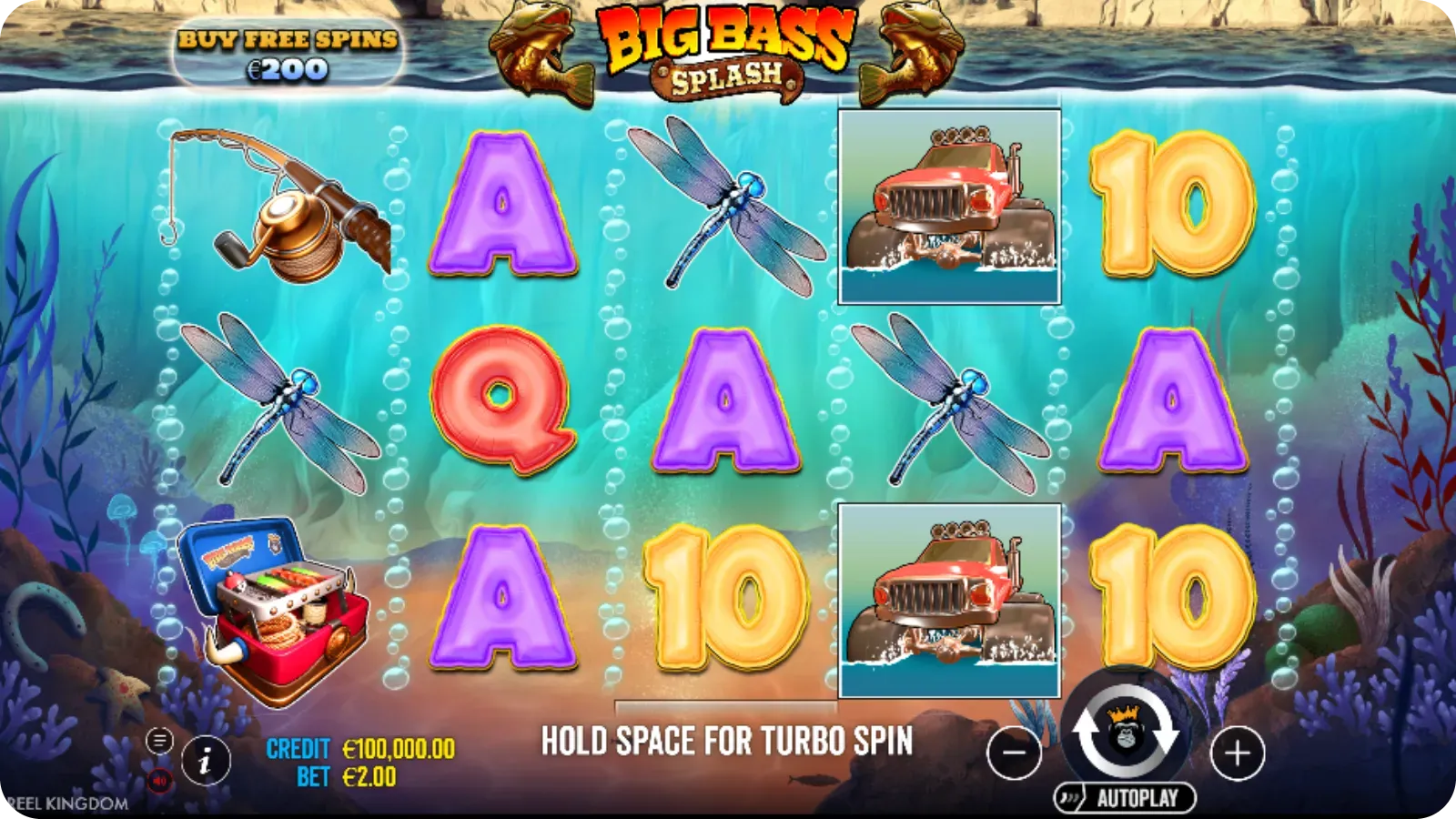
Task: Decrease the bet with the minus button
Action: (x=1013, y=753)
